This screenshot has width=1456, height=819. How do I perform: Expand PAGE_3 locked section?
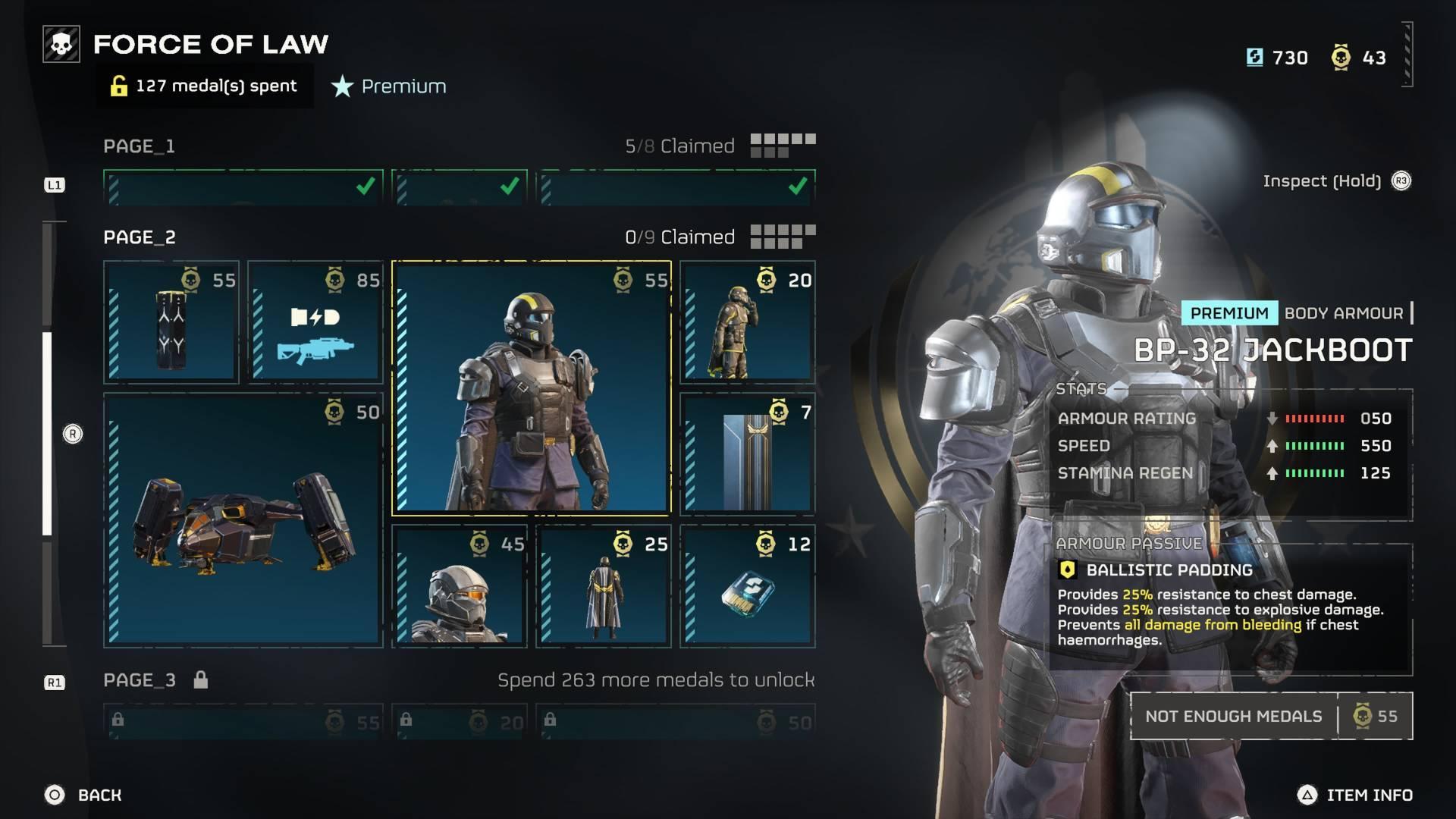pyautogui.click(x=140, y=679)
